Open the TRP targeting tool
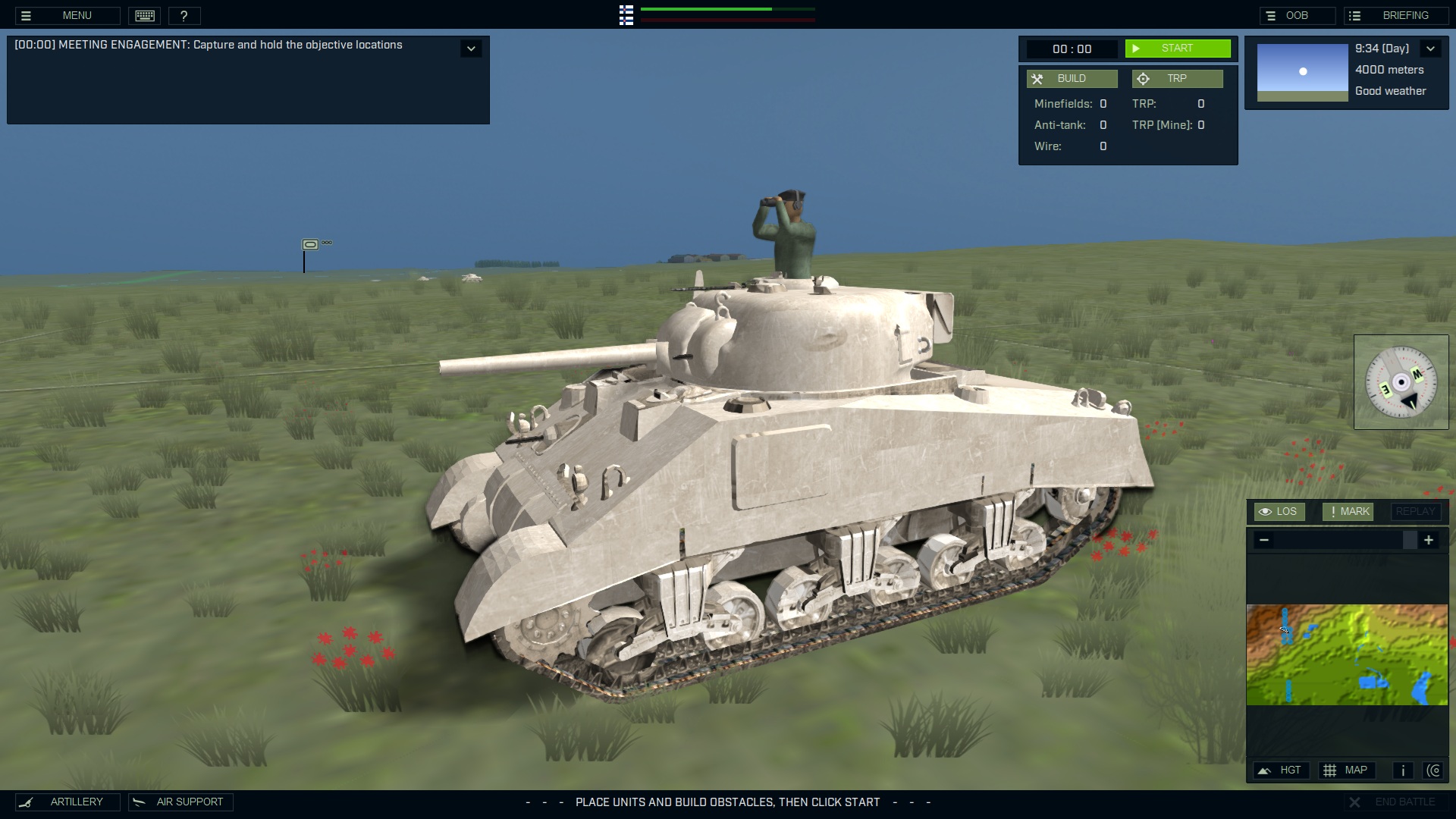This screenshot has width=1456, height=819. [1177, 78]
